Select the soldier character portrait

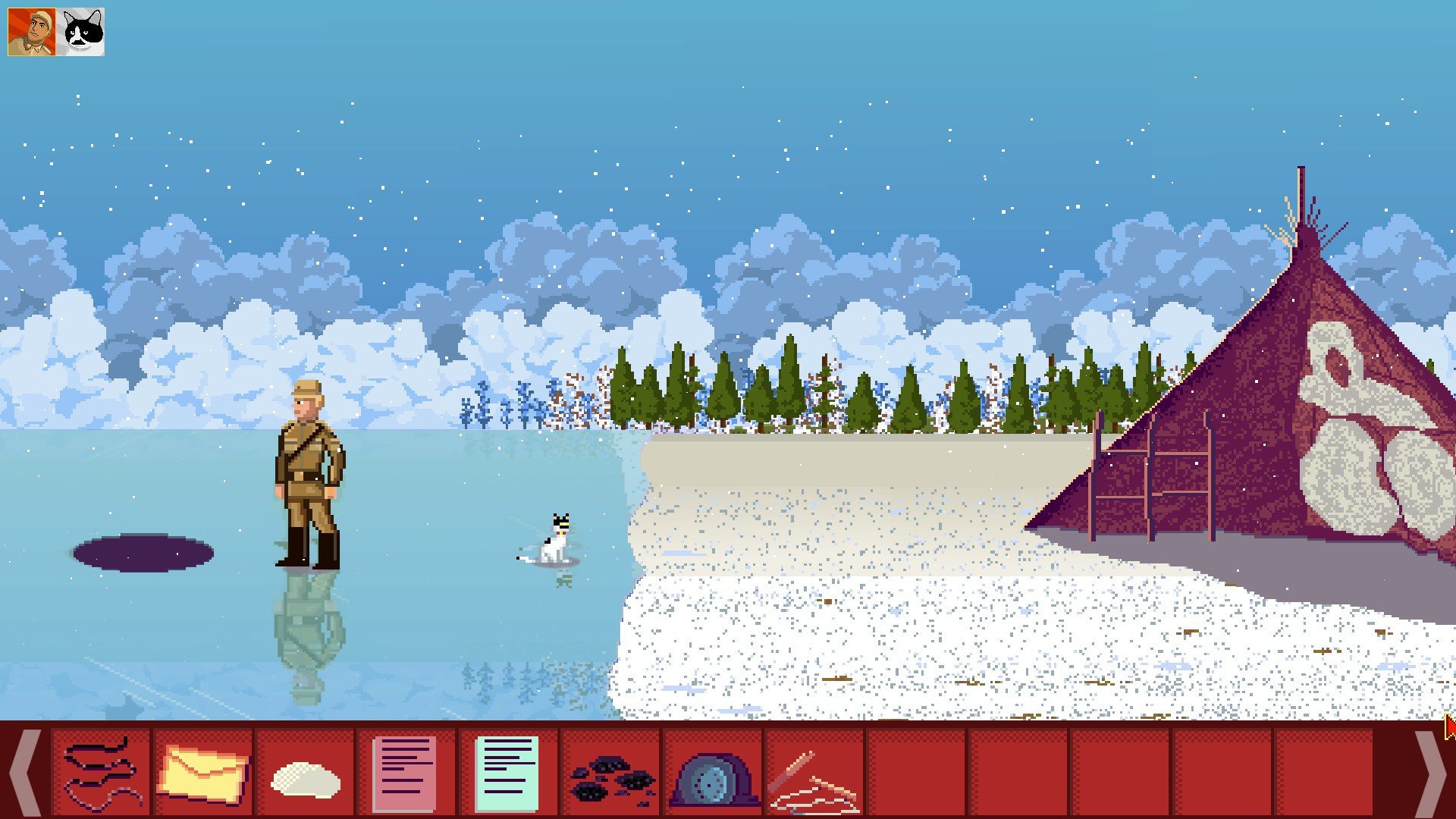click(32, 32)
